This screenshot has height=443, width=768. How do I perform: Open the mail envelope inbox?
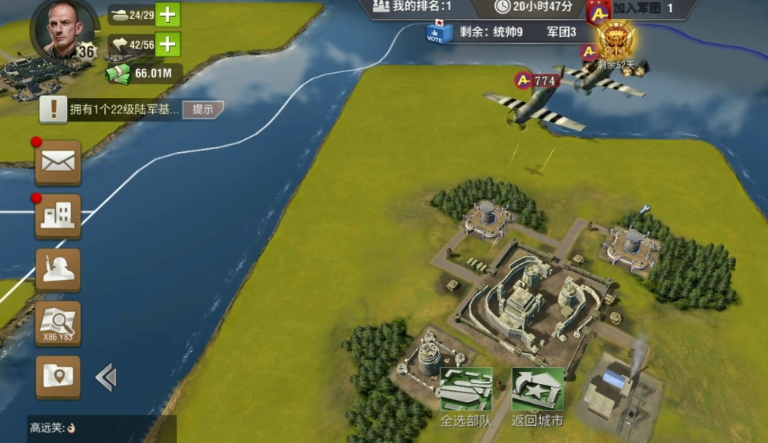pos(58,163)
